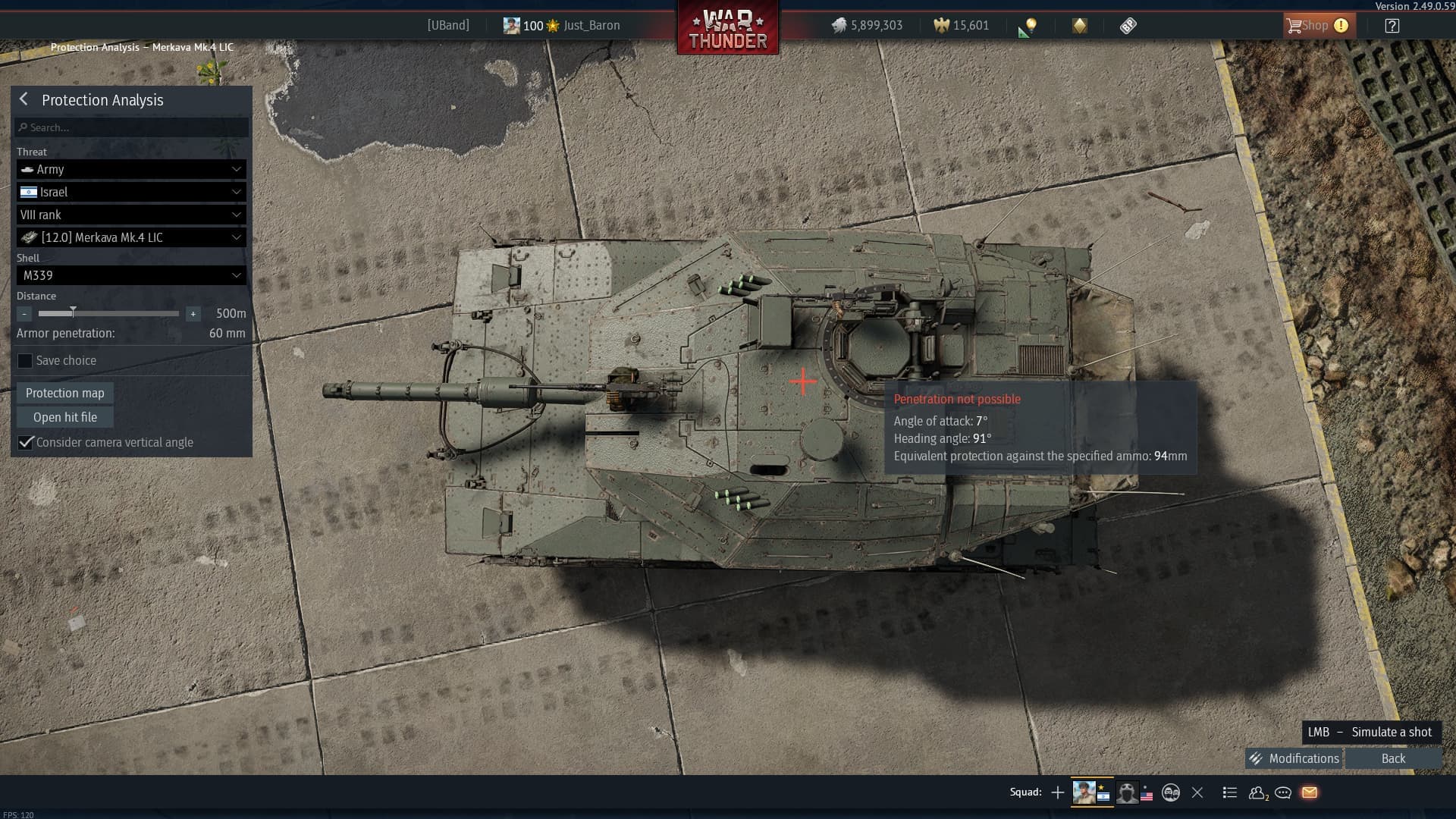
Task: Open the help question mark icon
Action: click(x=1392, y=26)
